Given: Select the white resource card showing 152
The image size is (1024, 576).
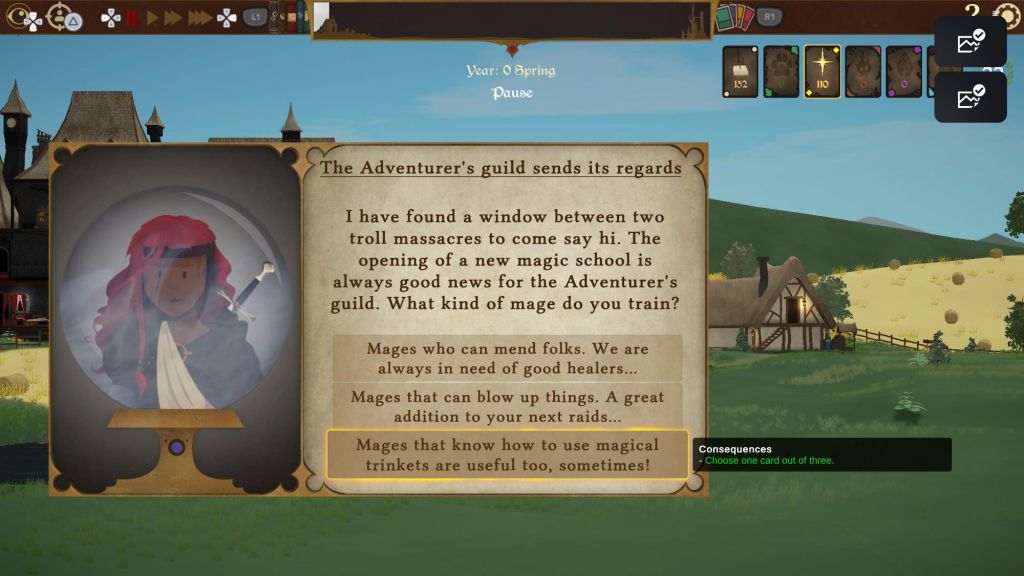Looking at the screenshot, I should tap(741, 71).
